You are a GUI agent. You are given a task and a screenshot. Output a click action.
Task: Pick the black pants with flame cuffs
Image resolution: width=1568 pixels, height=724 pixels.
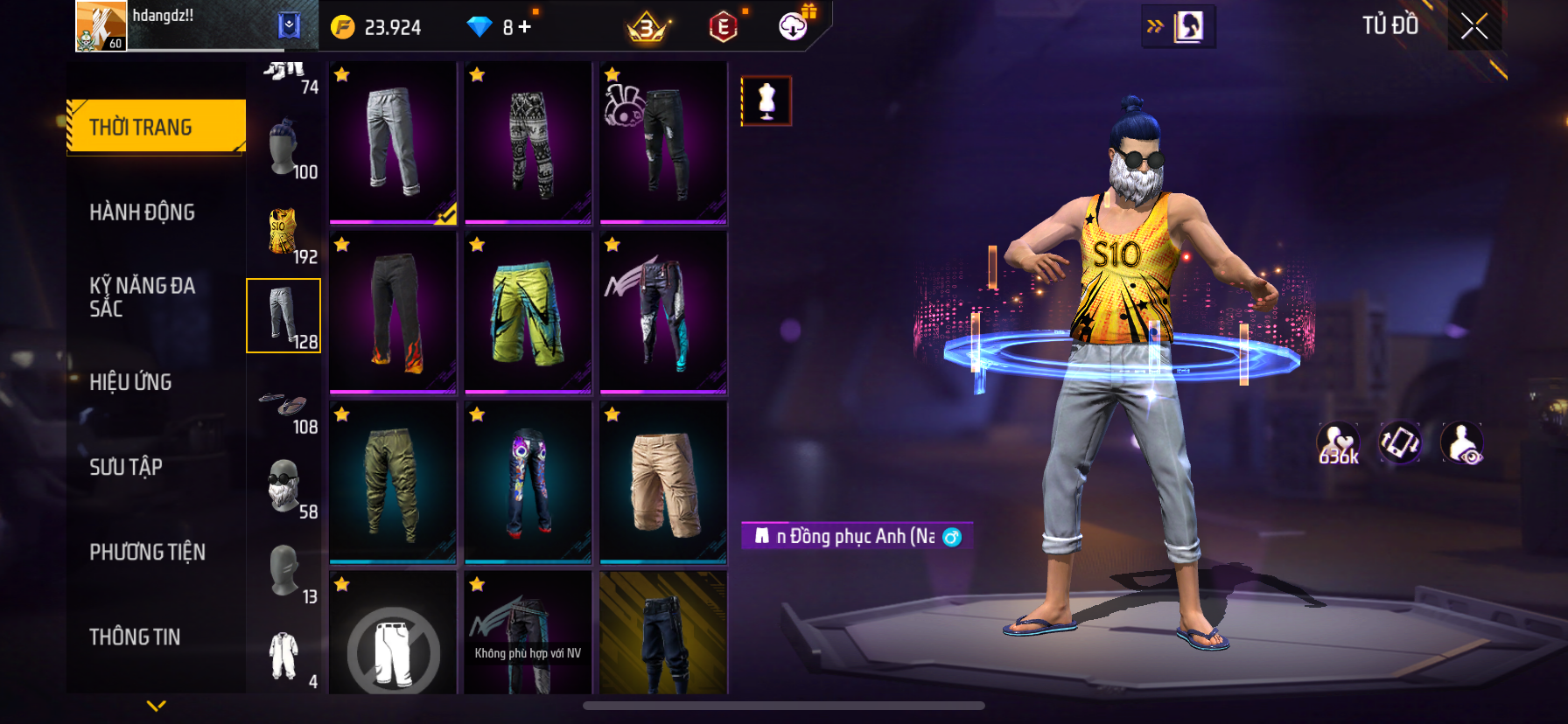pos(393,311)
